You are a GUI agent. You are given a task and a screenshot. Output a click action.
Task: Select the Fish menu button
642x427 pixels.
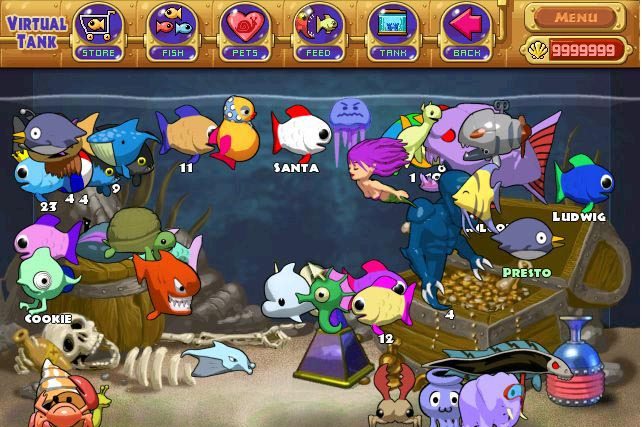tap(173, 28)
